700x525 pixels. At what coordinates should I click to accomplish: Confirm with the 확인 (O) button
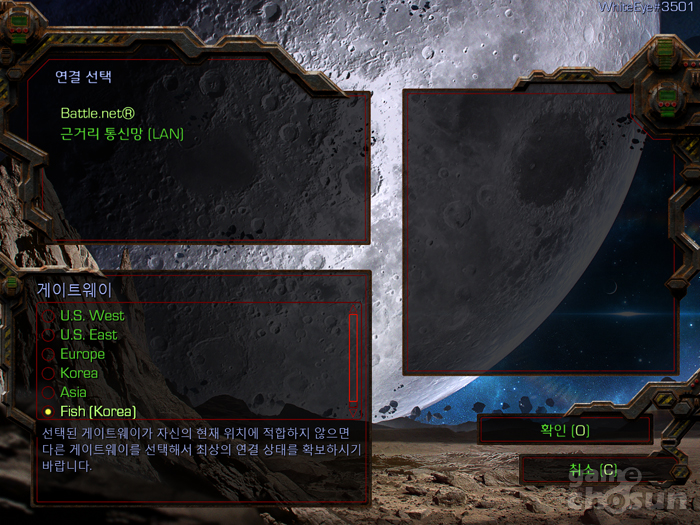pos(565,430)
